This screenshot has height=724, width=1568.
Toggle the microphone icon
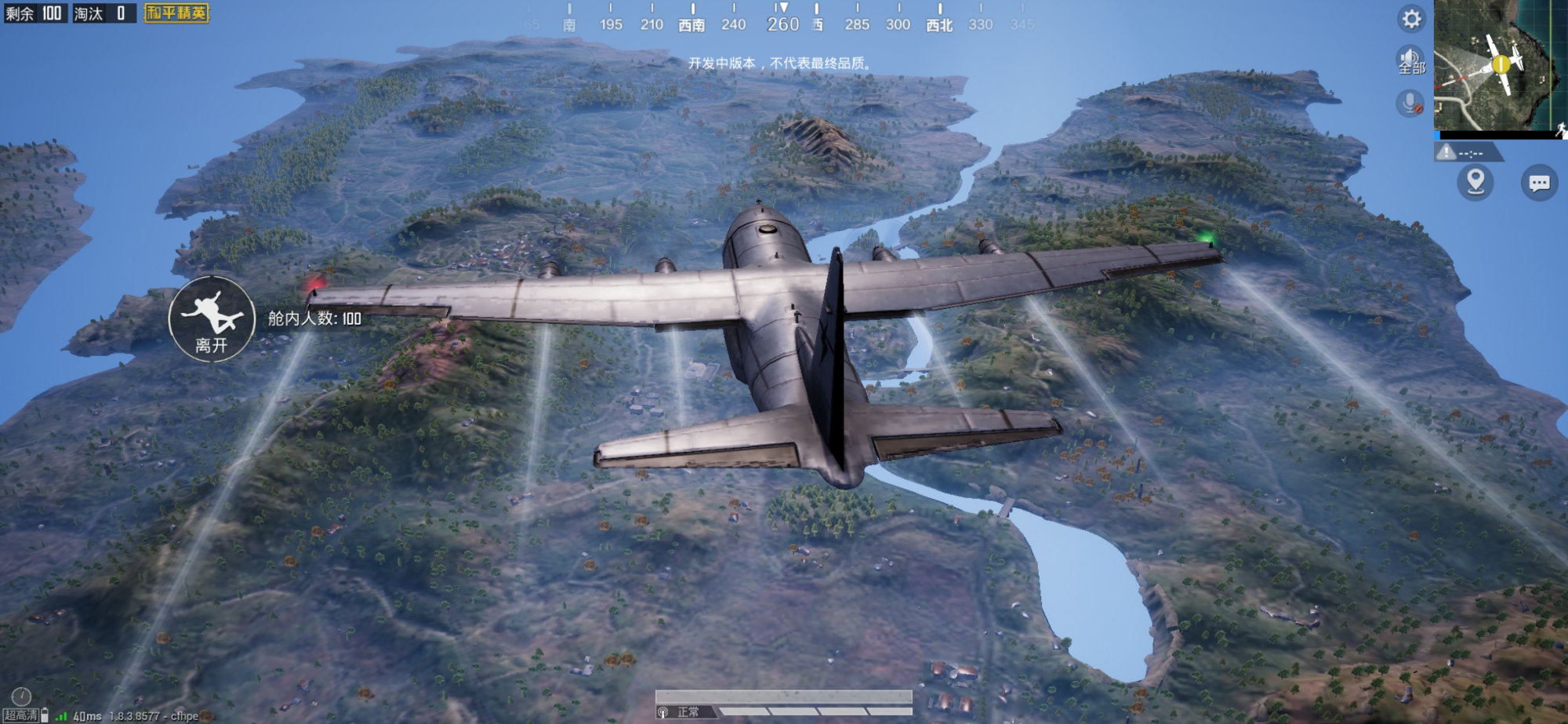1410,103
